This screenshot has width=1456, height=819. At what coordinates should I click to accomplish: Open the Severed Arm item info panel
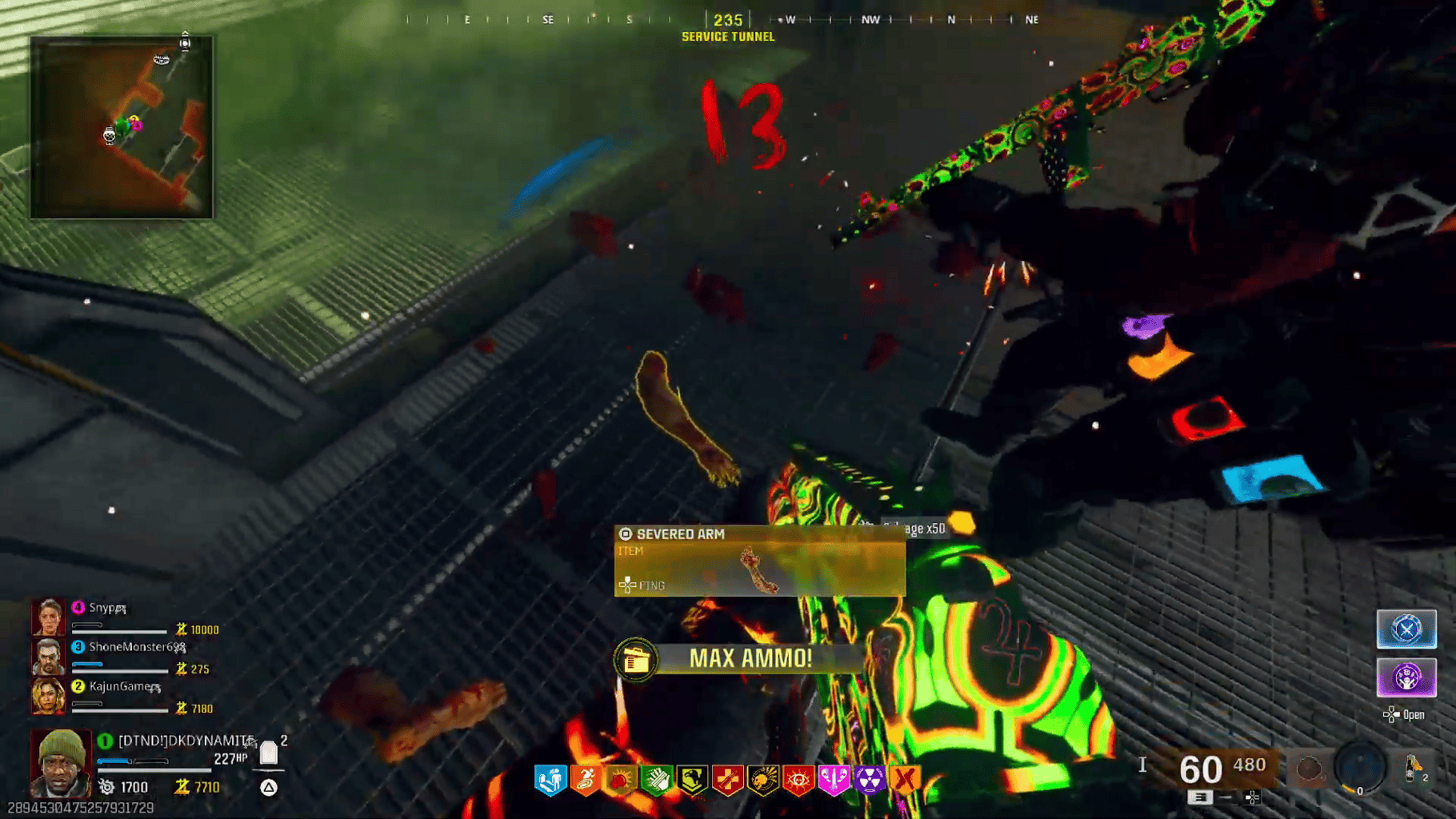[x=756, y=560]
